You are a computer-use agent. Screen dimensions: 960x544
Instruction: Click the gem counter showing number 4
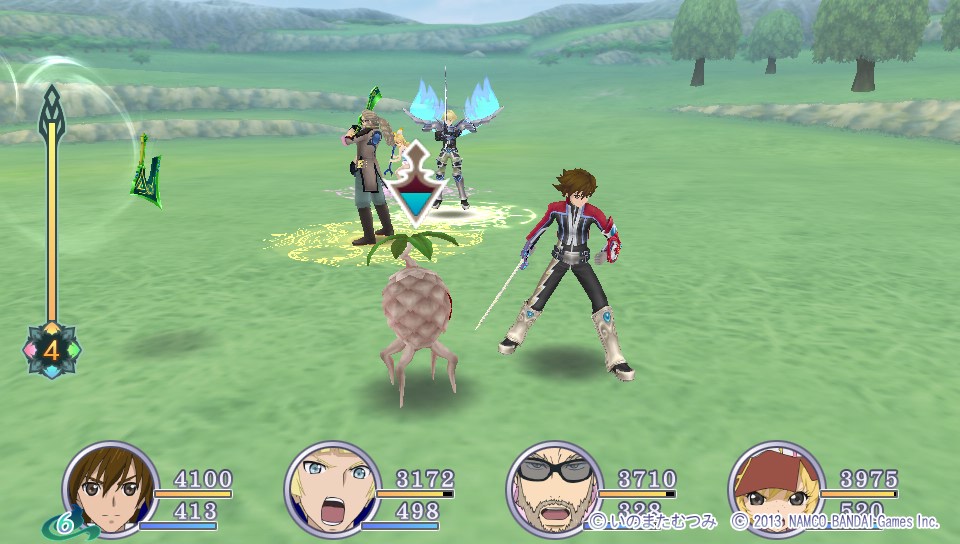click(x=51, y=350)
